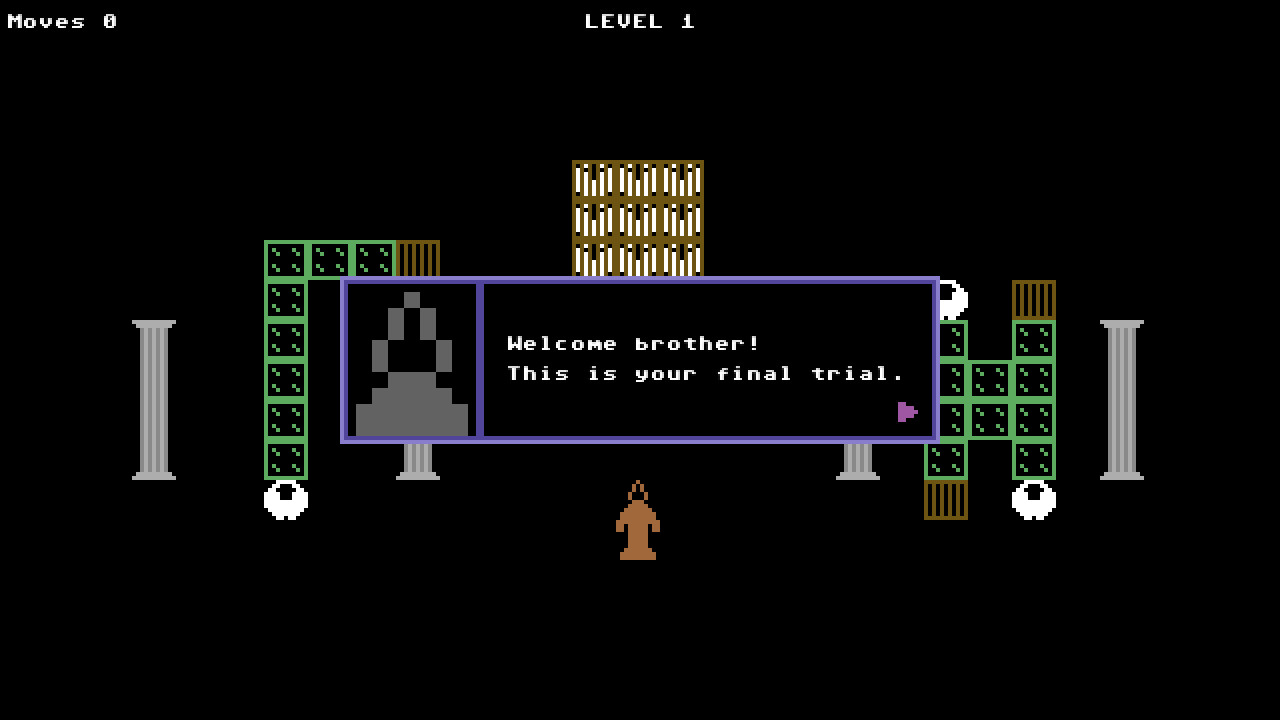1280x720 pixels.
Task: Click the wooden crate beside the left green column
Action: click(x=417, y=260)
